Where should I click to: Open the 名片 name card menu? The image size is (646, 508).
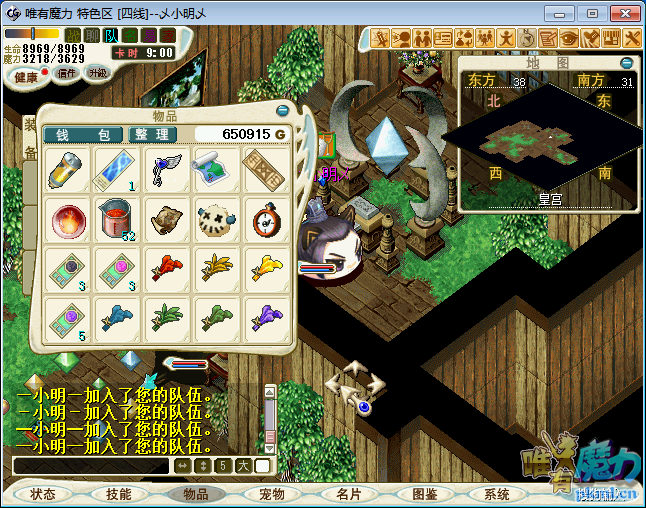pyautogui.click(x=348, y=494)
